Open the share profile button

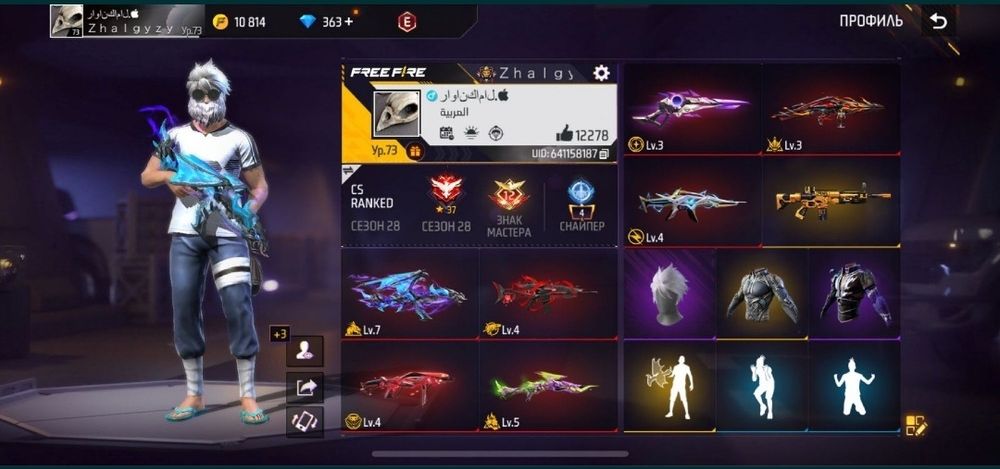pyautogui.click(x=305, y=386)
